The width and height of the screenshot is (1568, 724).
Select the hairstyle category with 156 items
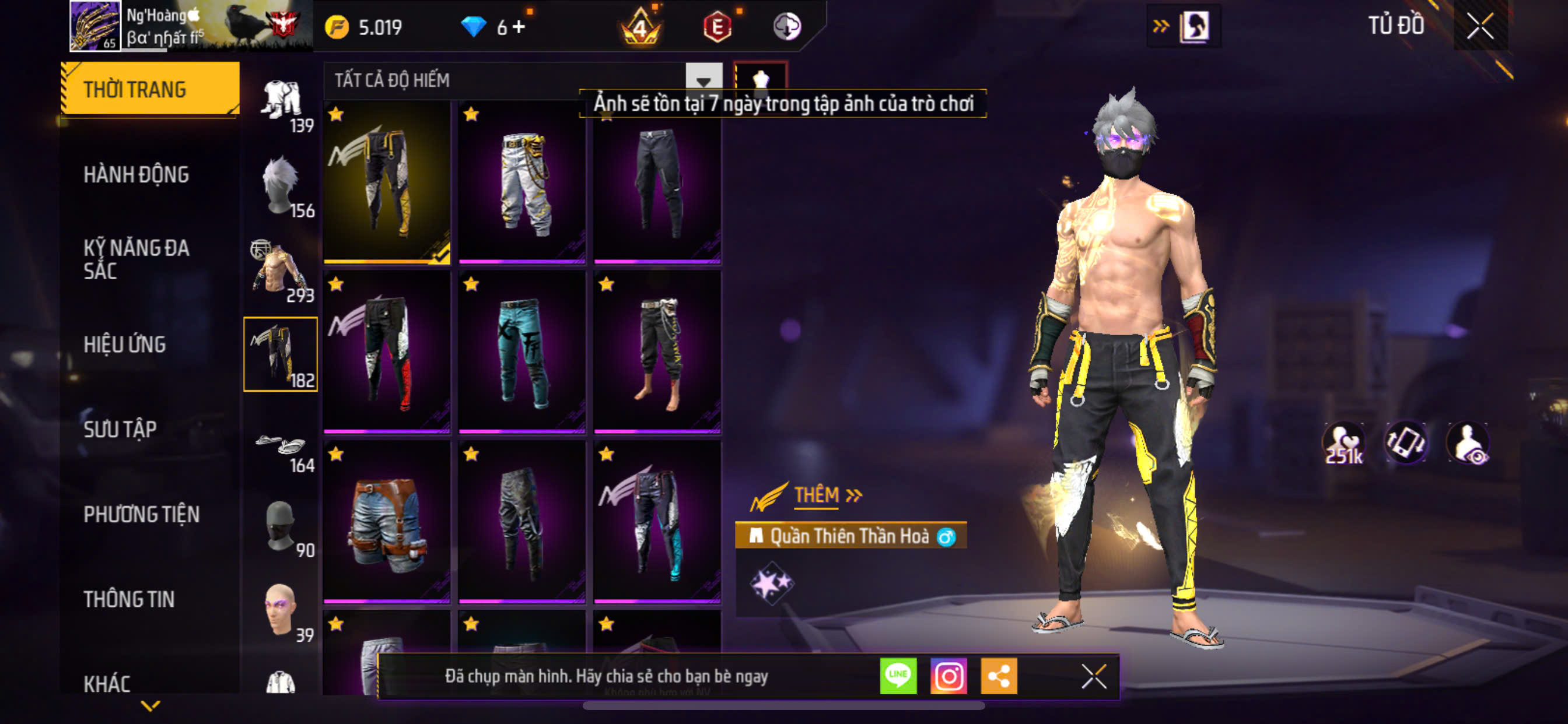pyautogui.click(x=281, y=185)
